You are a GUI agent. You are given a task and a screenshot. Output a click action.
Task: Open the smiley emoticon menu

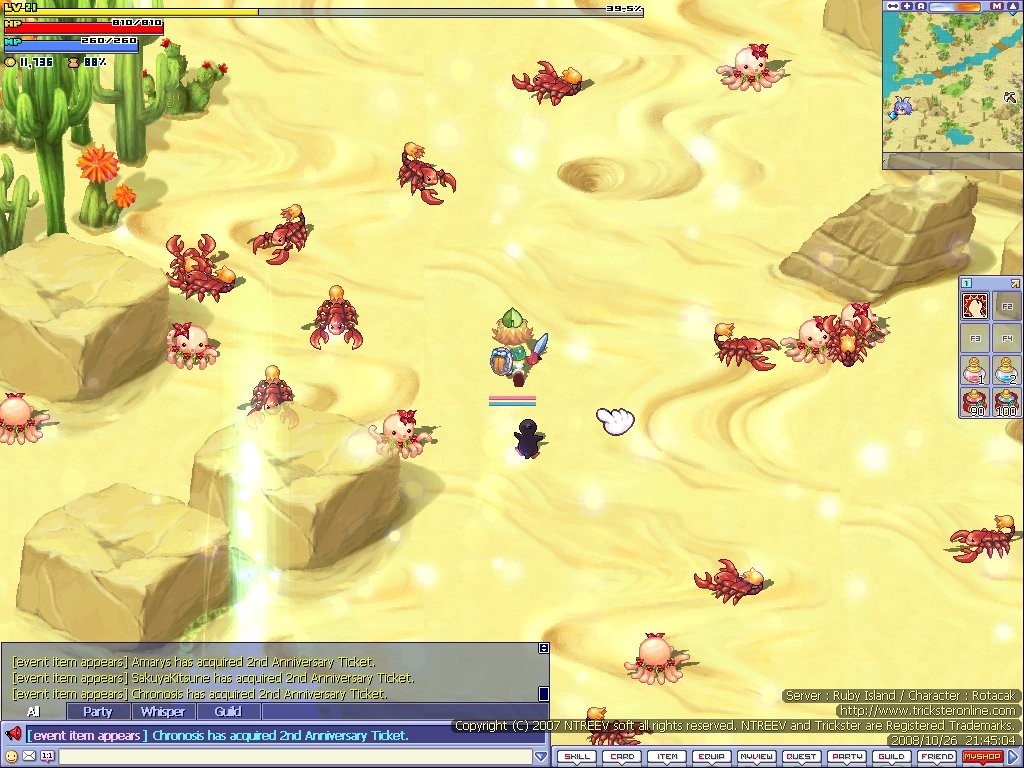[12, 757]
